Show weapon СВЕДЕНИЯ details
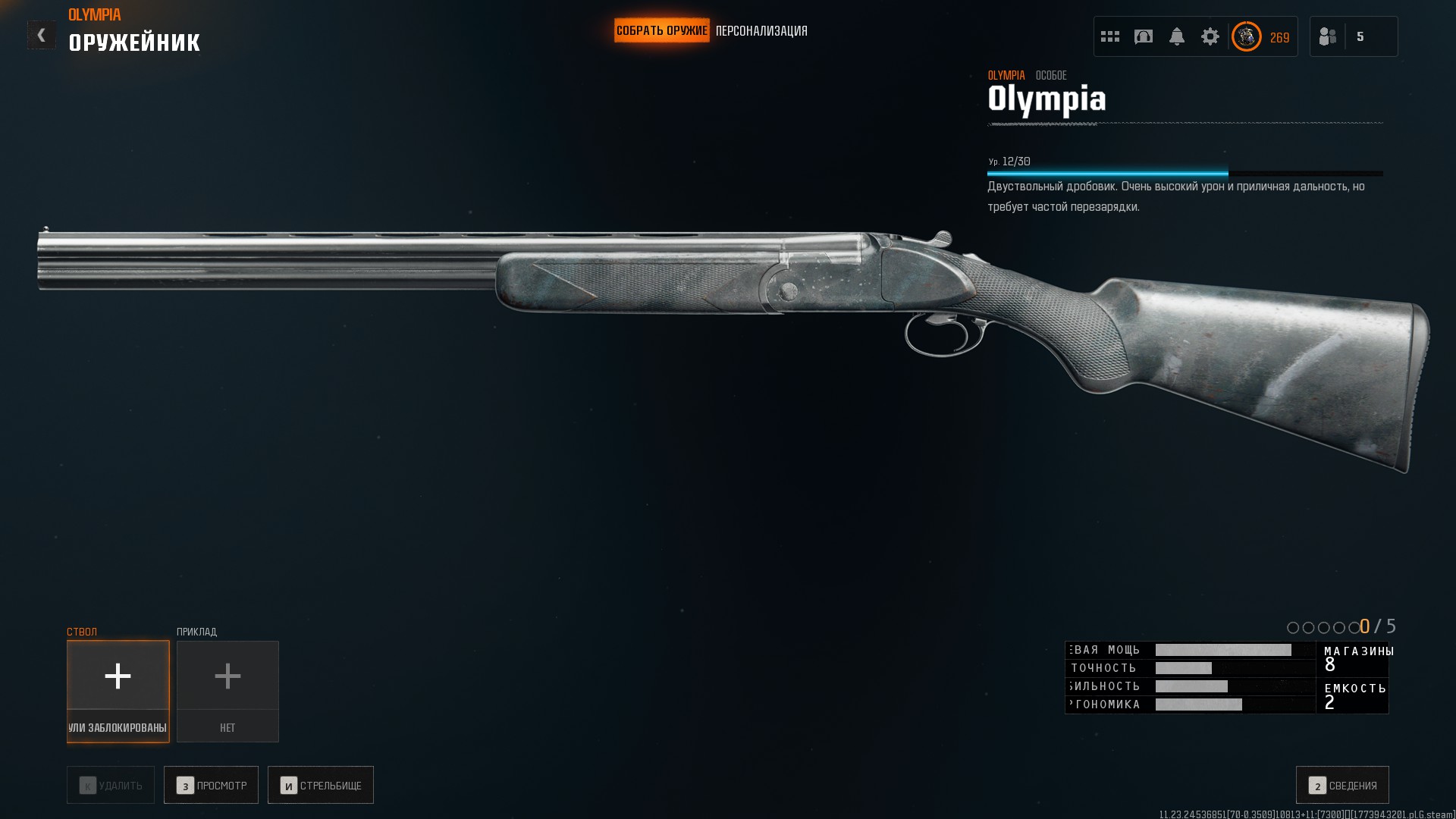The image size is (1456, 819). pos(1342,785)
